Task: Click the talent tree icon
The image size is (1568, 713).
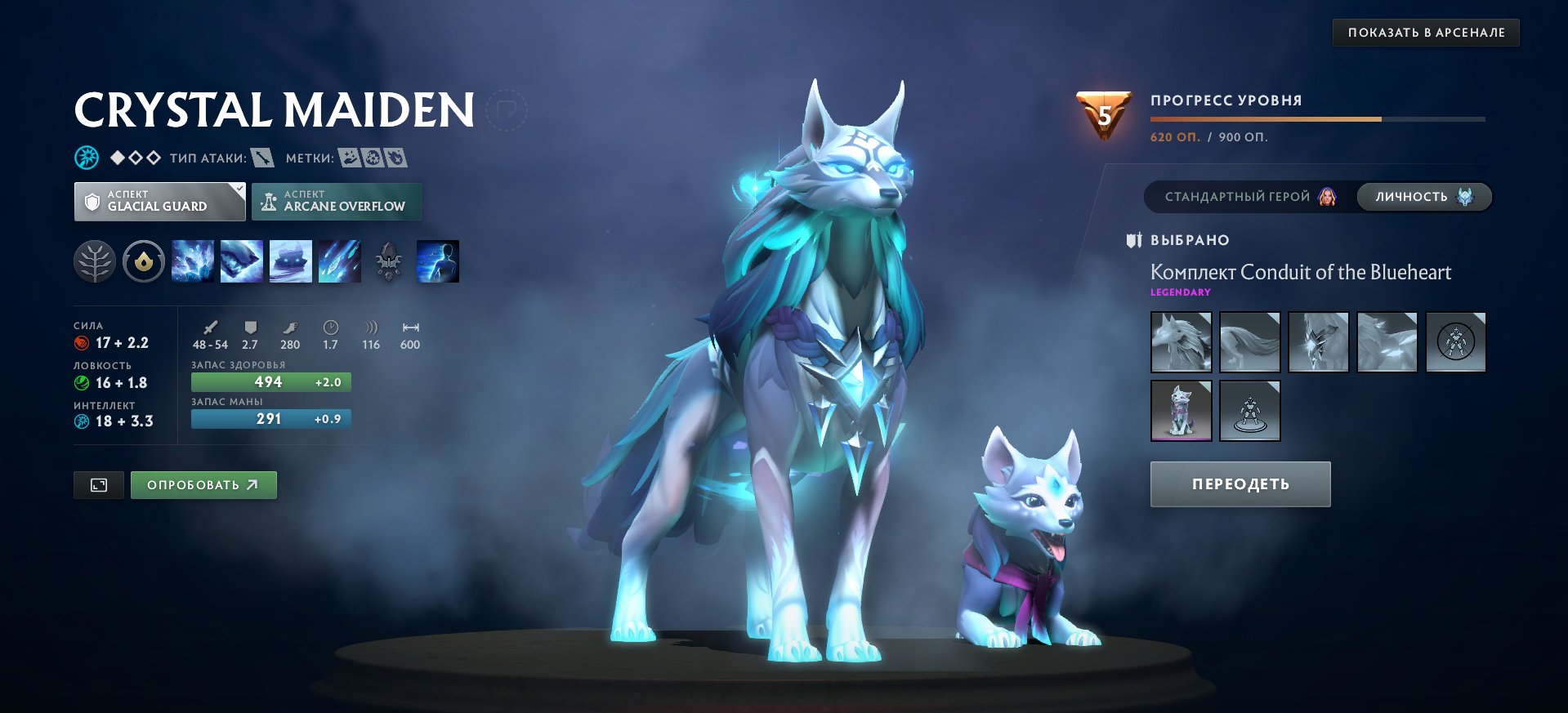Action: pos(96,261)
